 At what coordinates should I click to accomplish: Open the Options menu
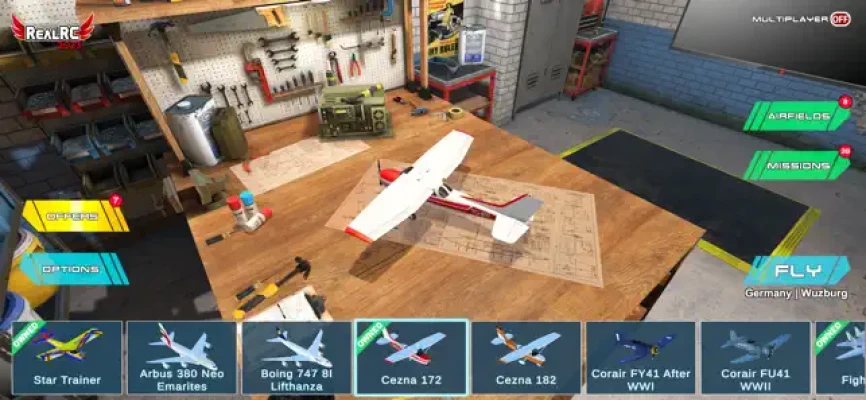pos(73,269)
